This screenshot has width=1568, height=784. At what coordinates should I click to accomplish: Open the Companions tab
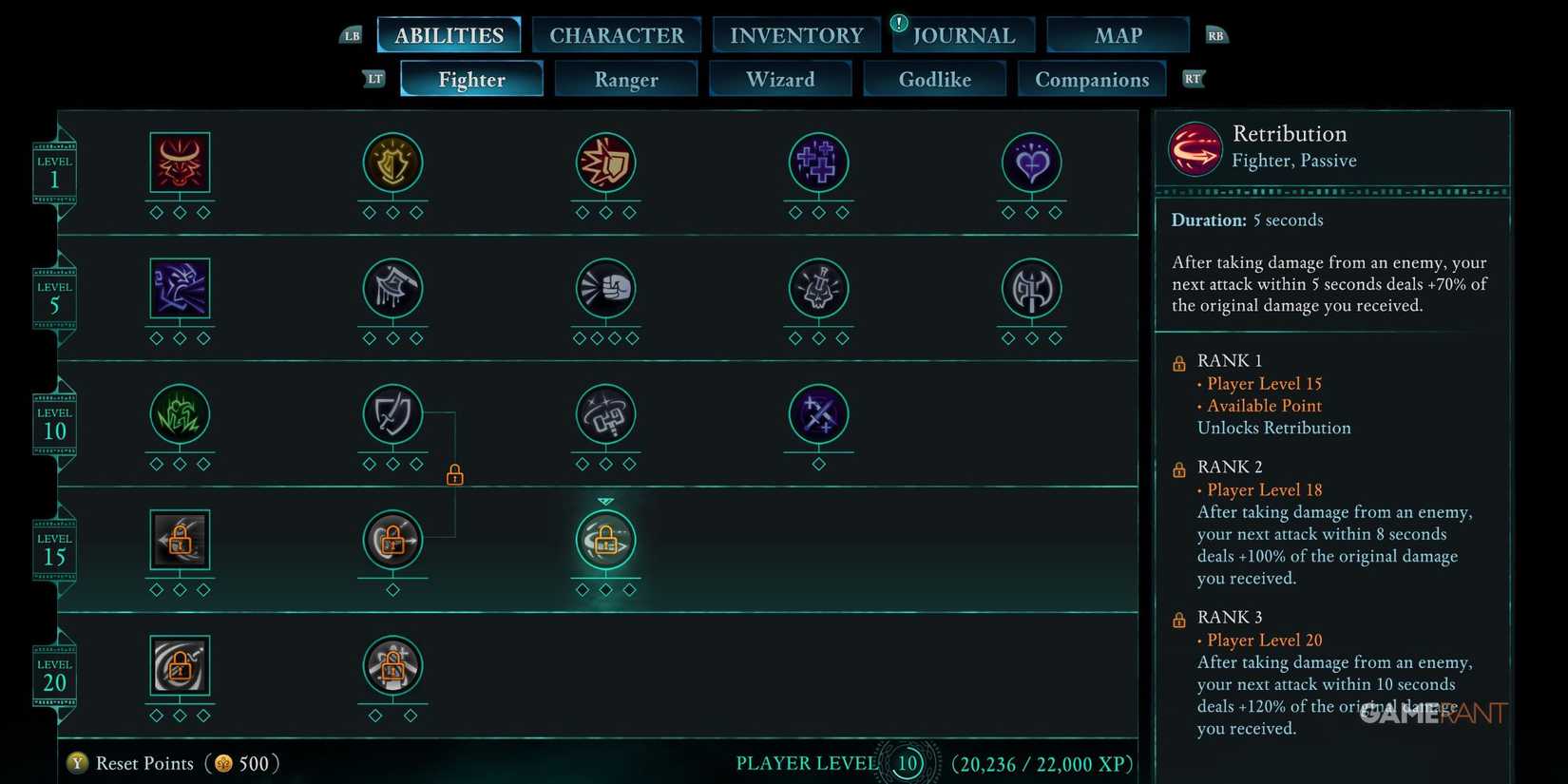pyautogui.click(x=1092, y=80)
